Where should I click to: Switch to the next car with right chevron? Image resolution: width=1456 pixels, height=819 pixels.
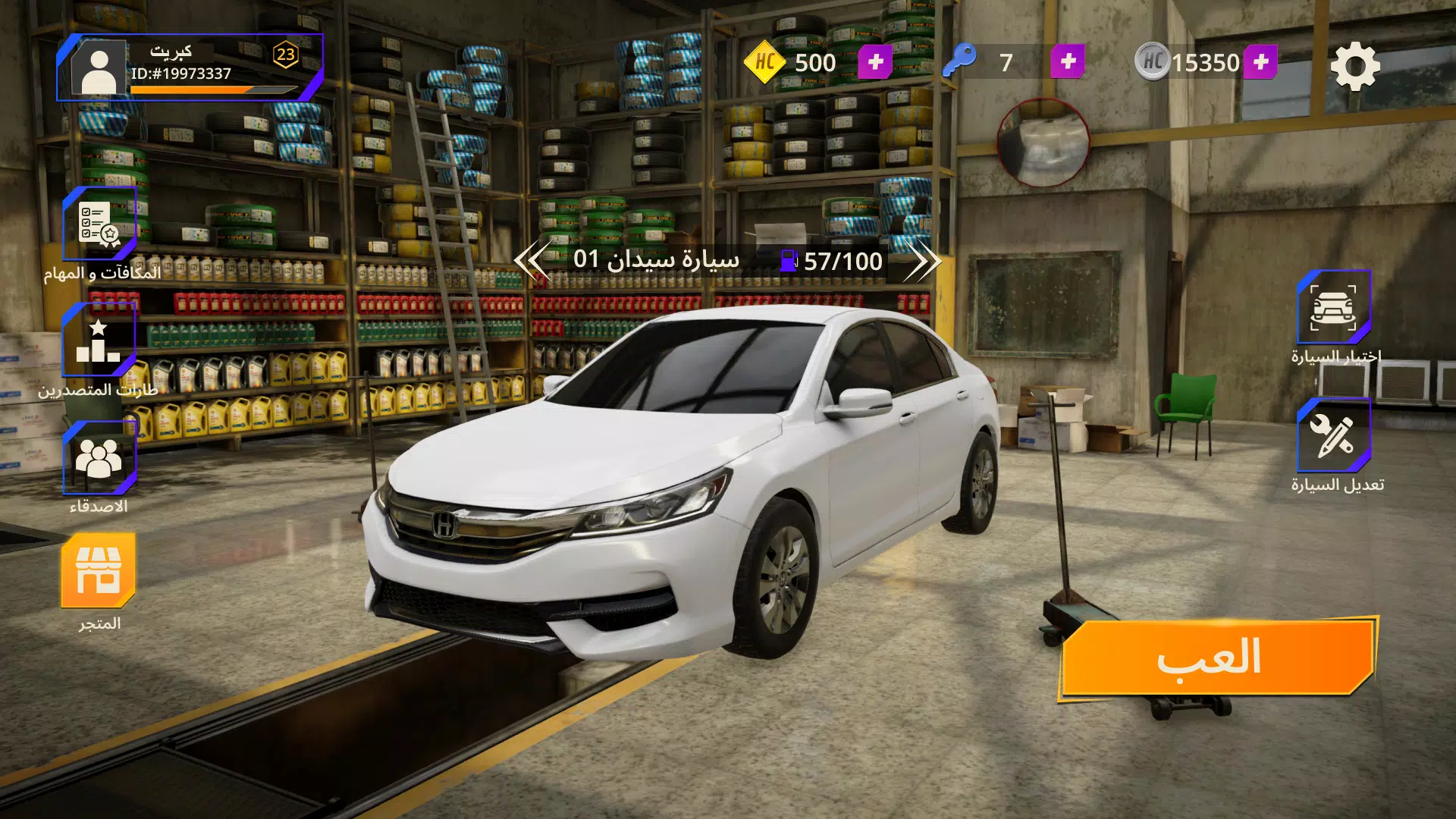pyautogui.click(x=924, y=262)
